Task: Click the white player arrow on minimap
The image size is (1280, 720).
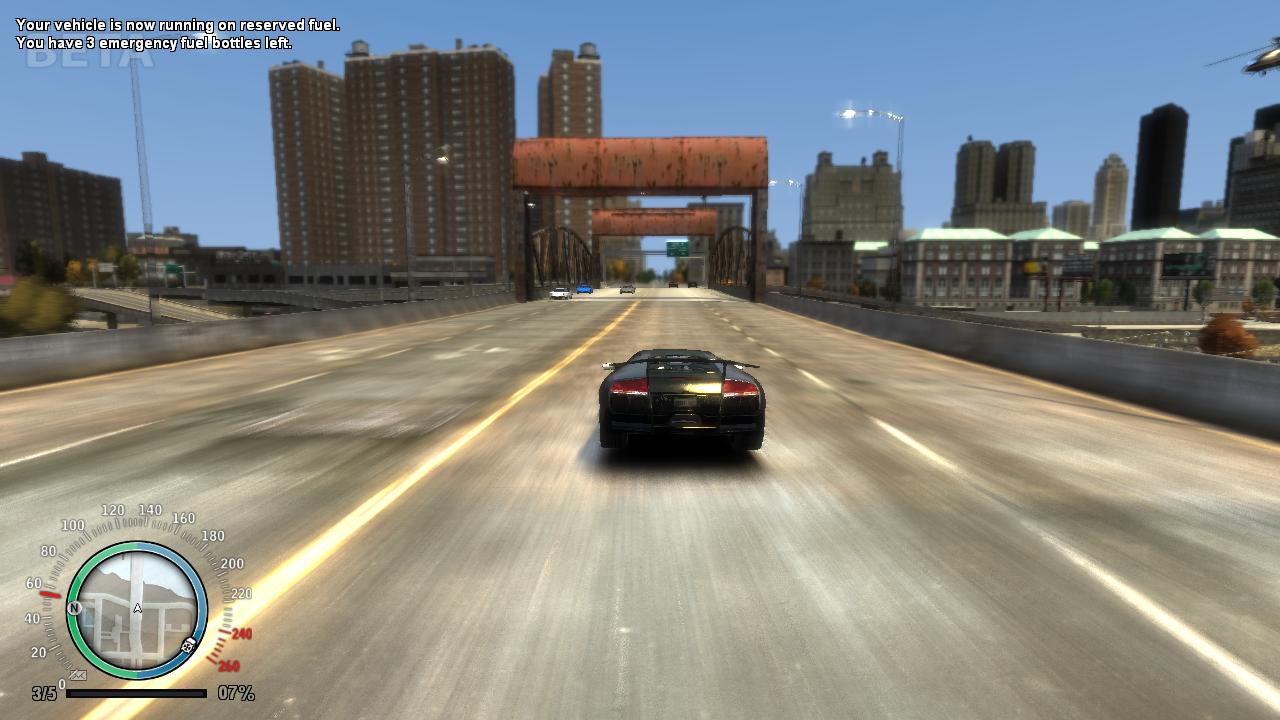Action: coord(138,608)
